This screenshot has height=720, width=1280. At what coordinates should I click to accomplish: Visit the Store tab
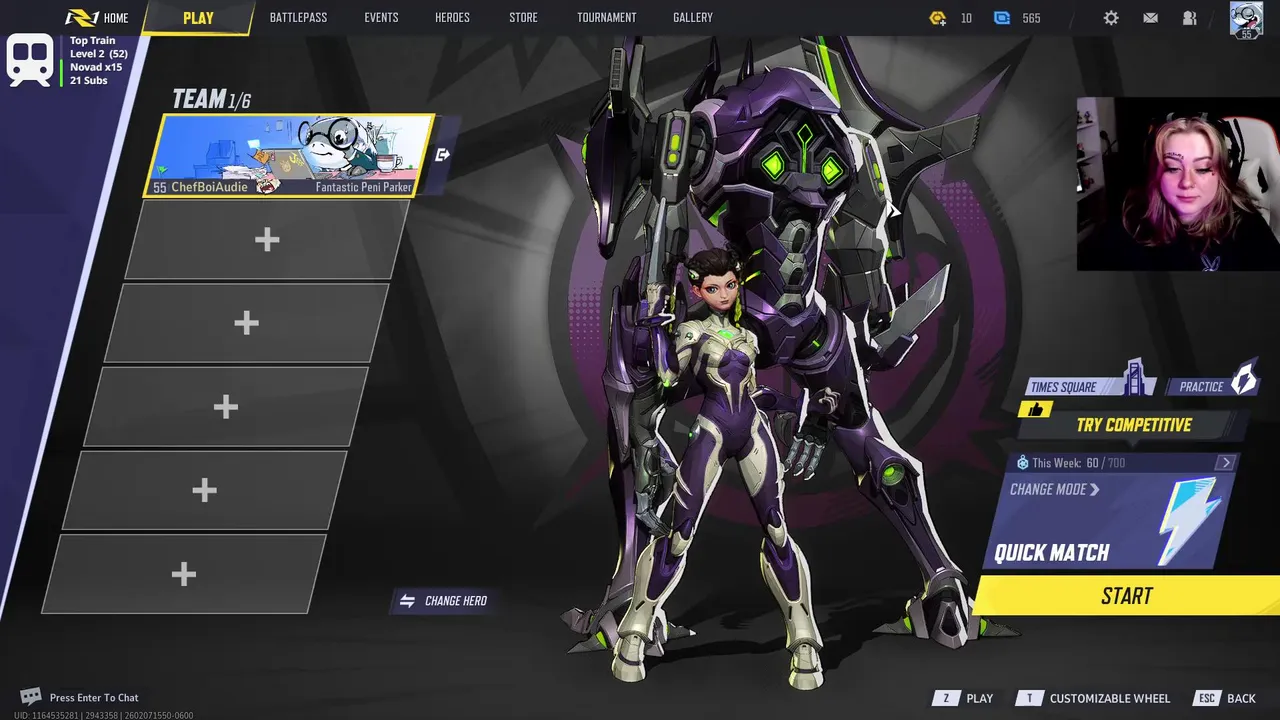[x=523, y=18]
